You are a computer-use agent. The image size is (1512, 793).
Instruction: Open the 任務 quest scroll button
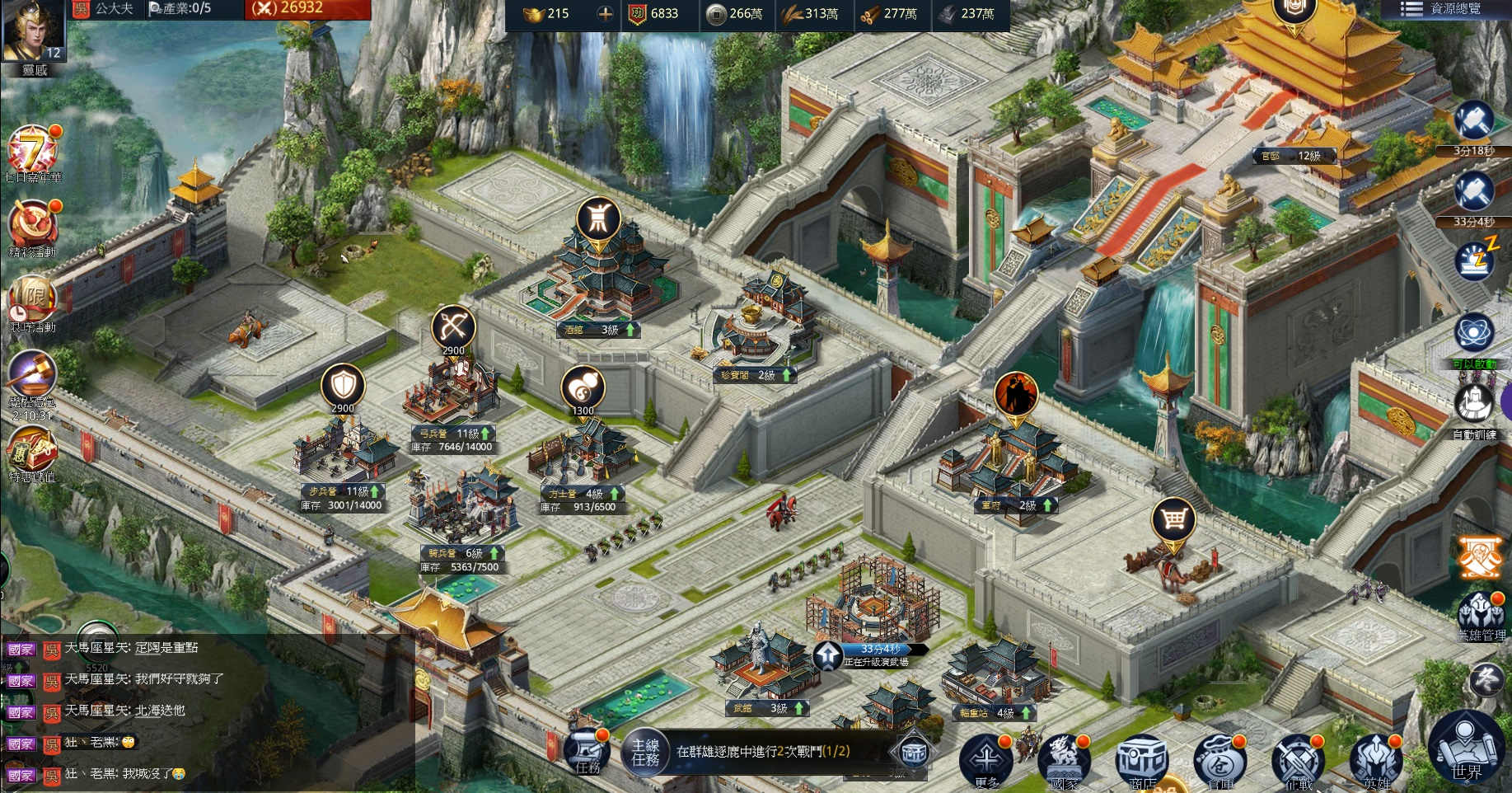(x=587, y=752)
